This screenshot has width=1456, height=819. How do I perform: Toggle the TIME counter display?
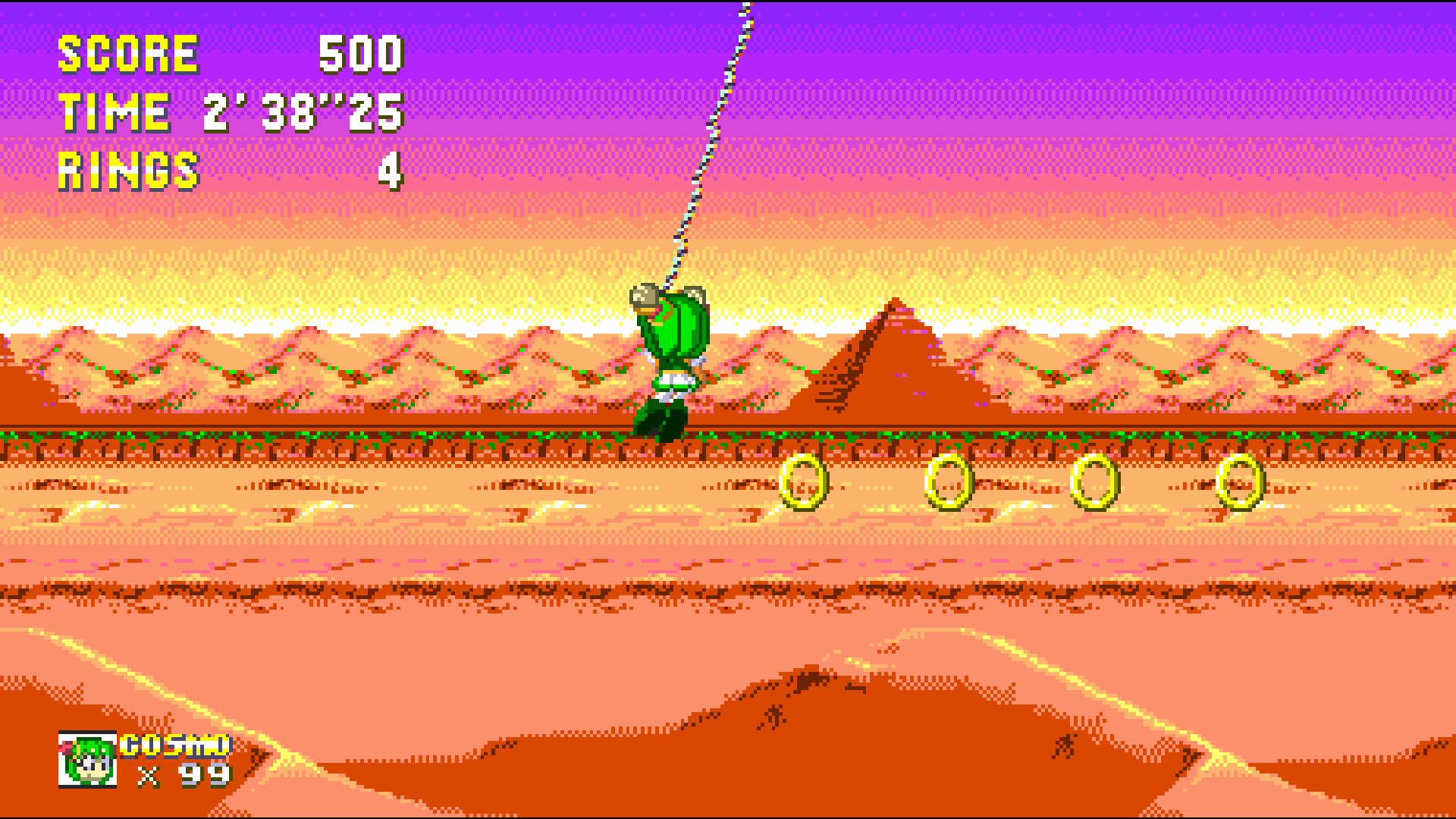114,112
